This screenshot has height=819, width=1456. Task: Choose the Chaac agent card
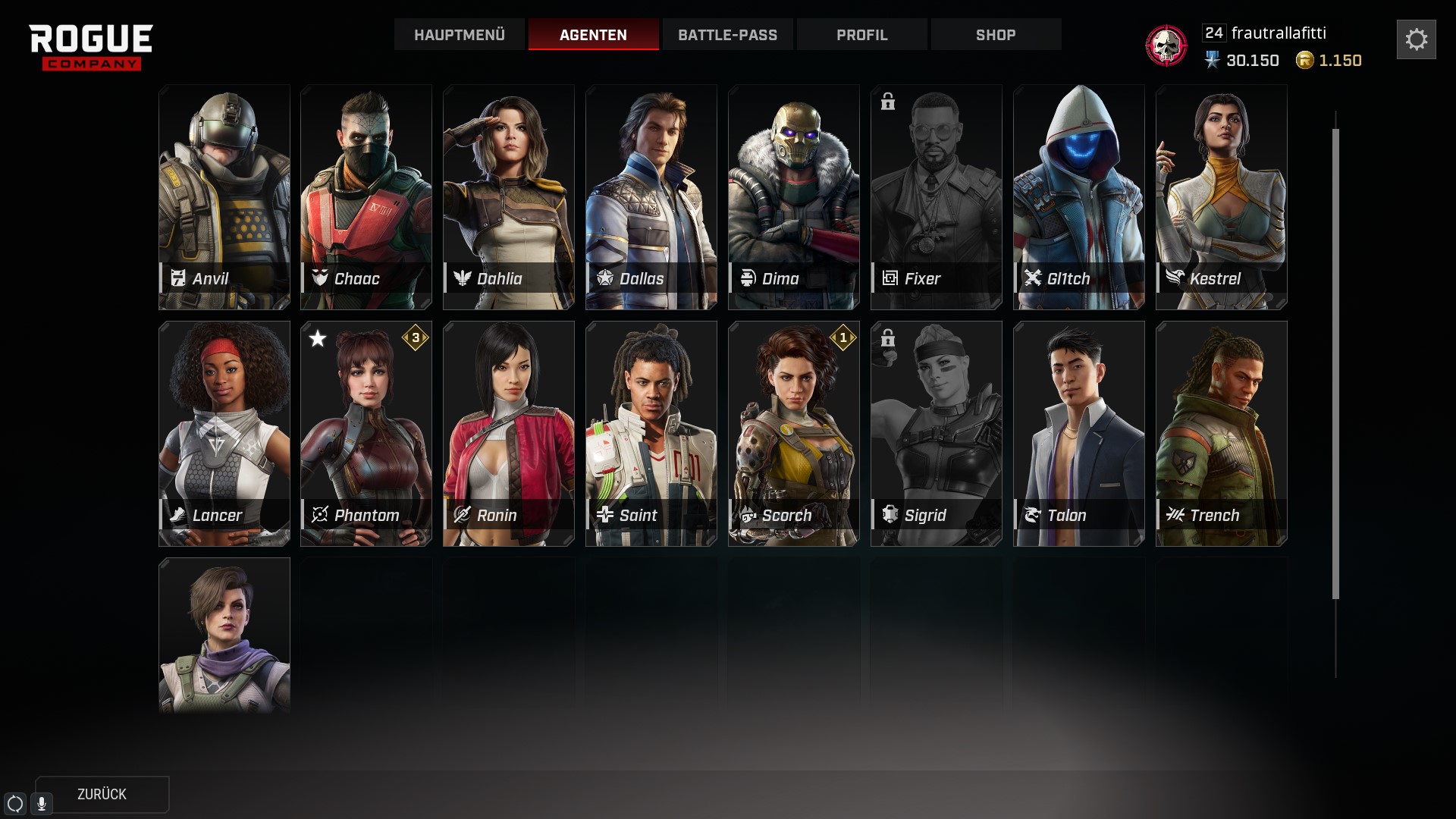coord(366,196)
